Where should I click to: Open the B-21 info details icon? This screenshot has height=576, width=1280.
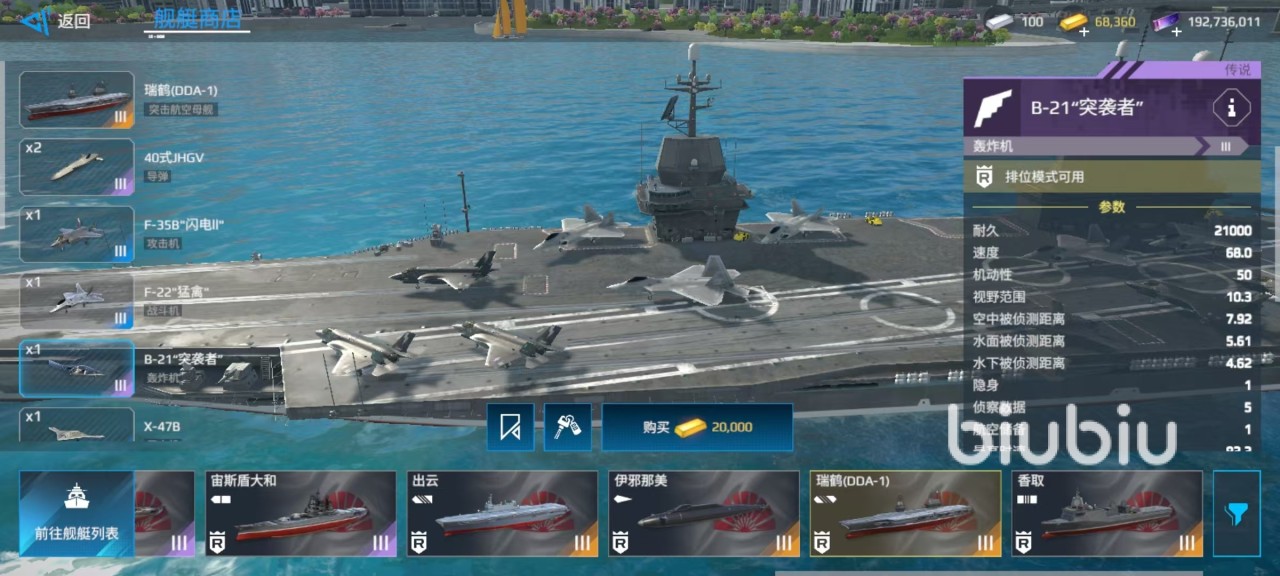[1230, 108]
